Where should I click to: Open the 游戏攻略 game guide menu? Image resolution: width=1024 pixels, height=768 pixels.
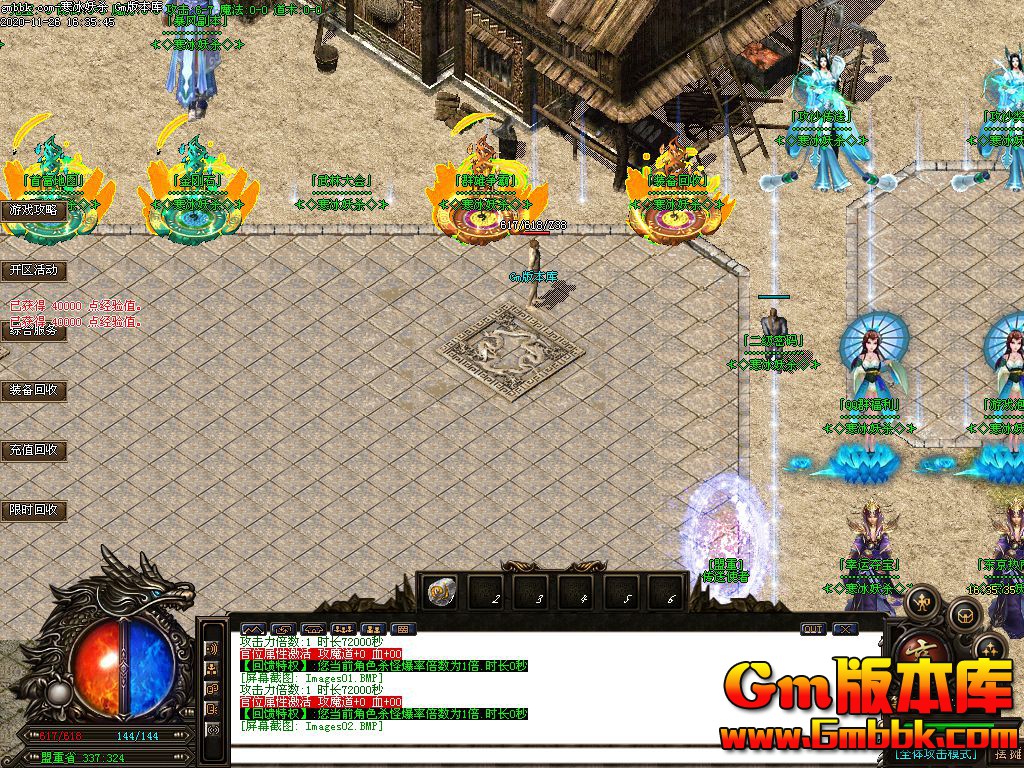(x=34, y=211)
